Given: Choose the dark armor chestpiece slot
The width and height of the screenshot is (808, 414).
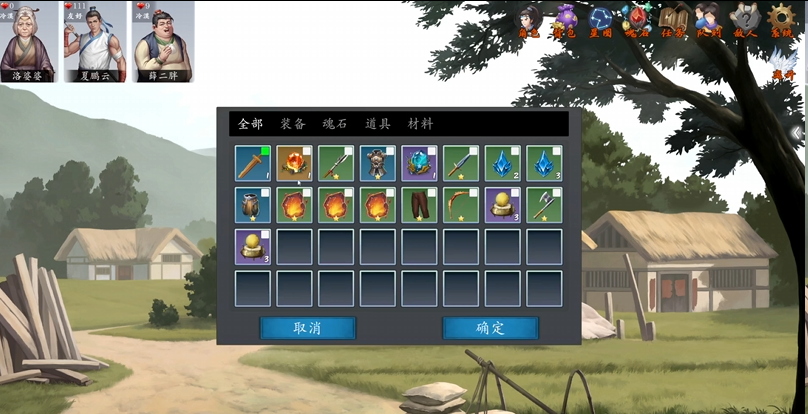Looking at the screenshot, I should tap(378, 163).
